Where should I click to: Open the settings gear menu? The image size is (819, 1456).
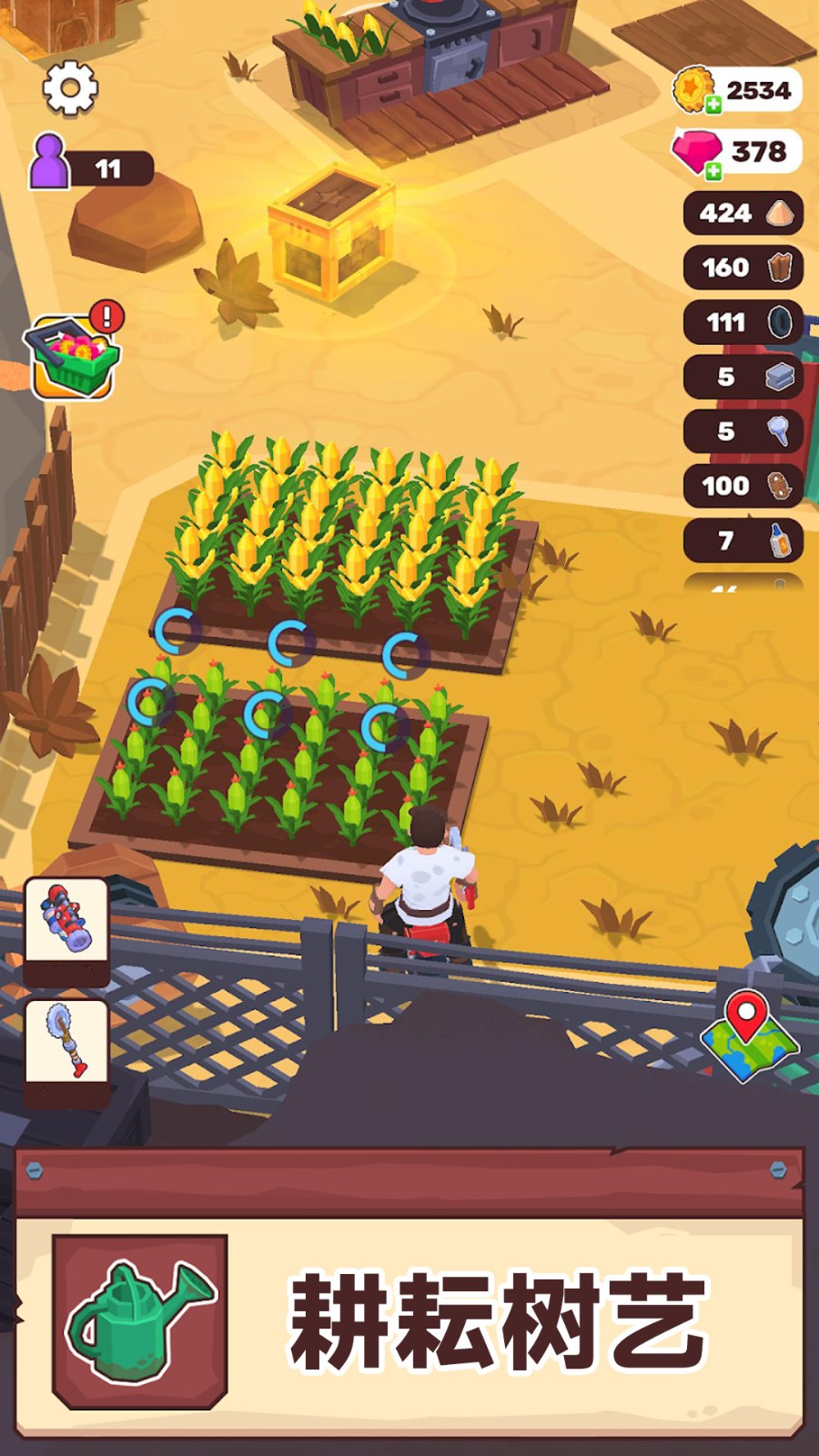pyautogui.click(x=70, y=87)
